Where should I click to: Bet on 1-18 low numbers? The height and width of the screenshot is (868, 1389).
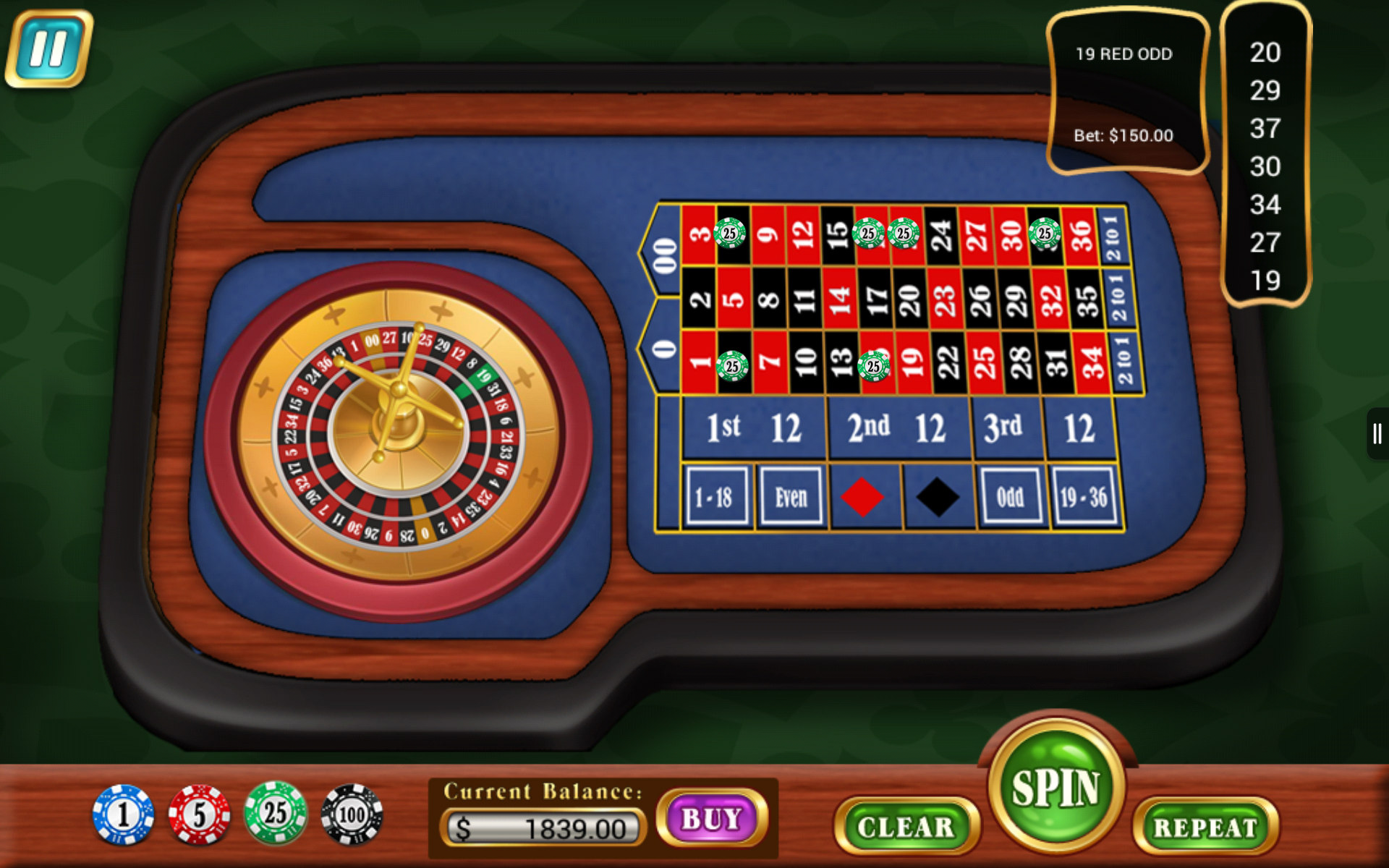[x=717, y=496]
